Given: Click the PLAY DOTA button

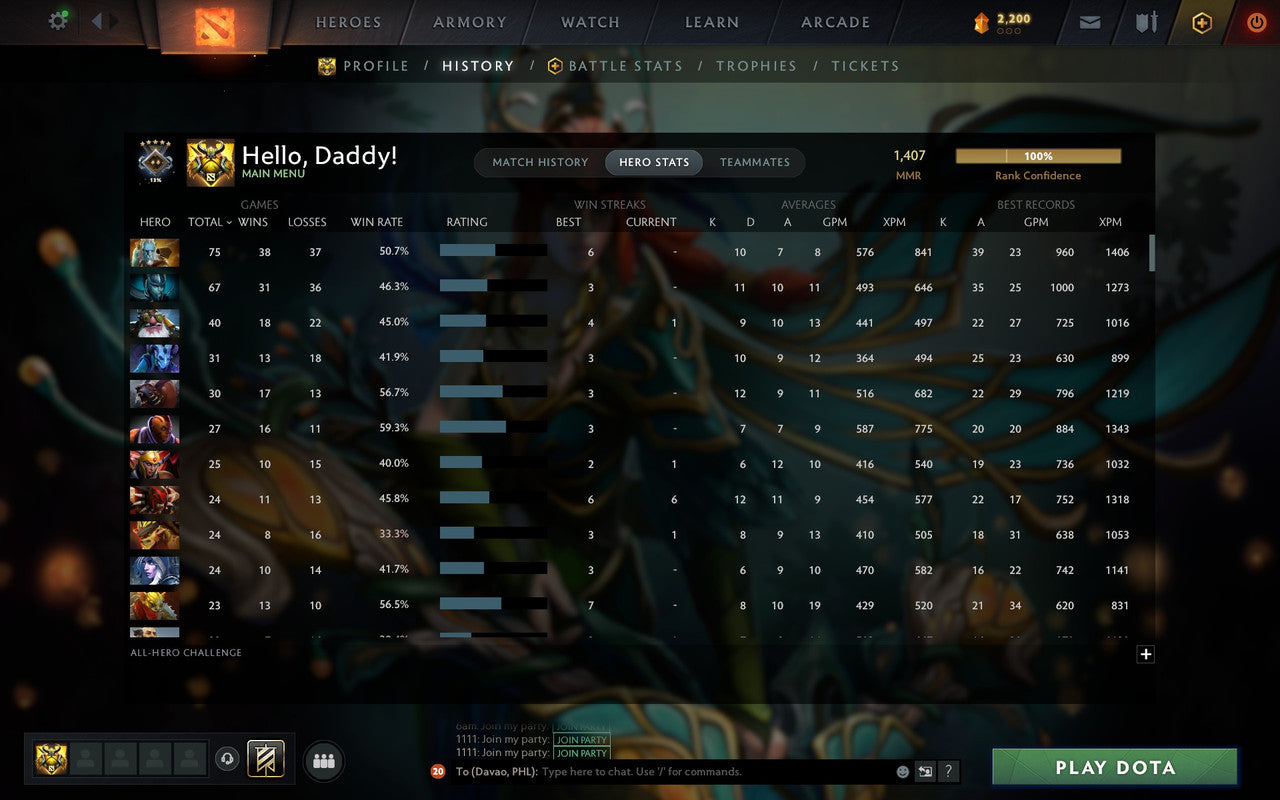Looking at the screenshot, I should (1113, 768).
